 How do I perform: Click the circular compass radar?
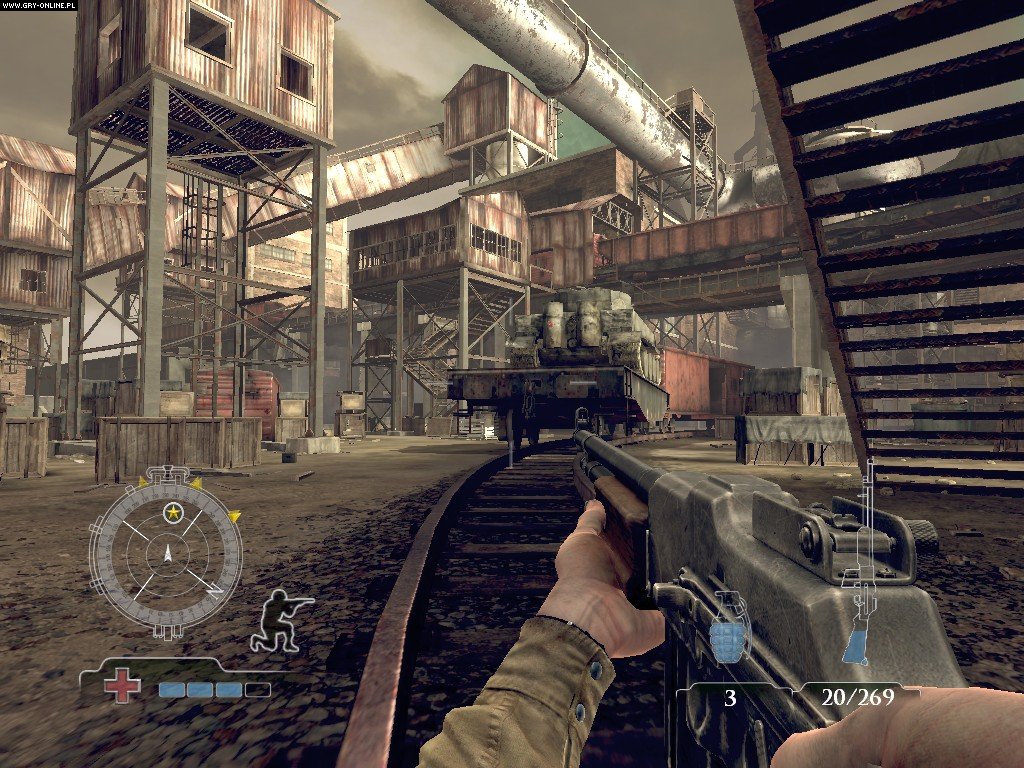166,552
